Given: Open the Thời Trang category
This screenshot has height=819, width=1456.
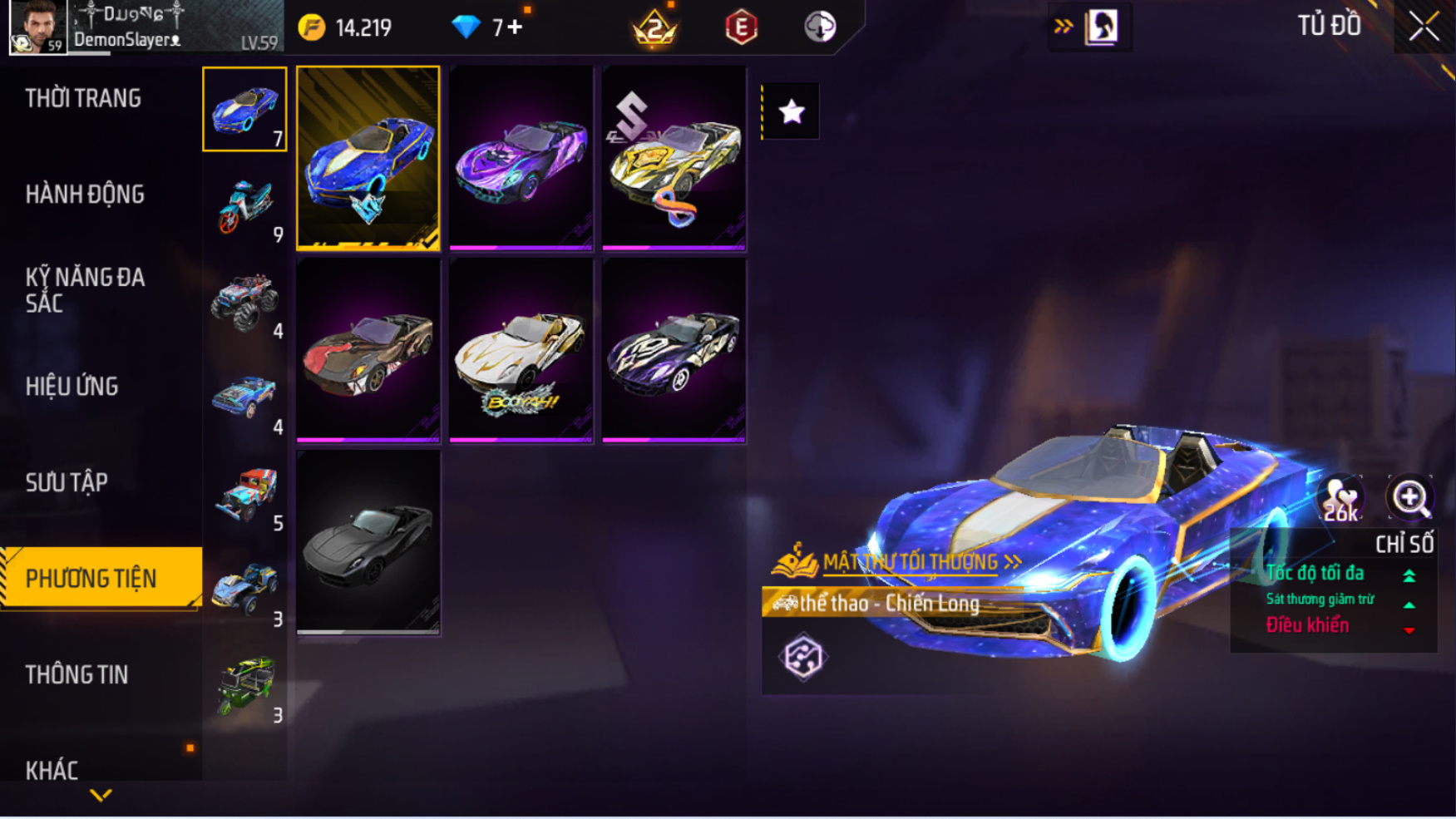Looking at the screenshot, I should [x=83, y=98].
